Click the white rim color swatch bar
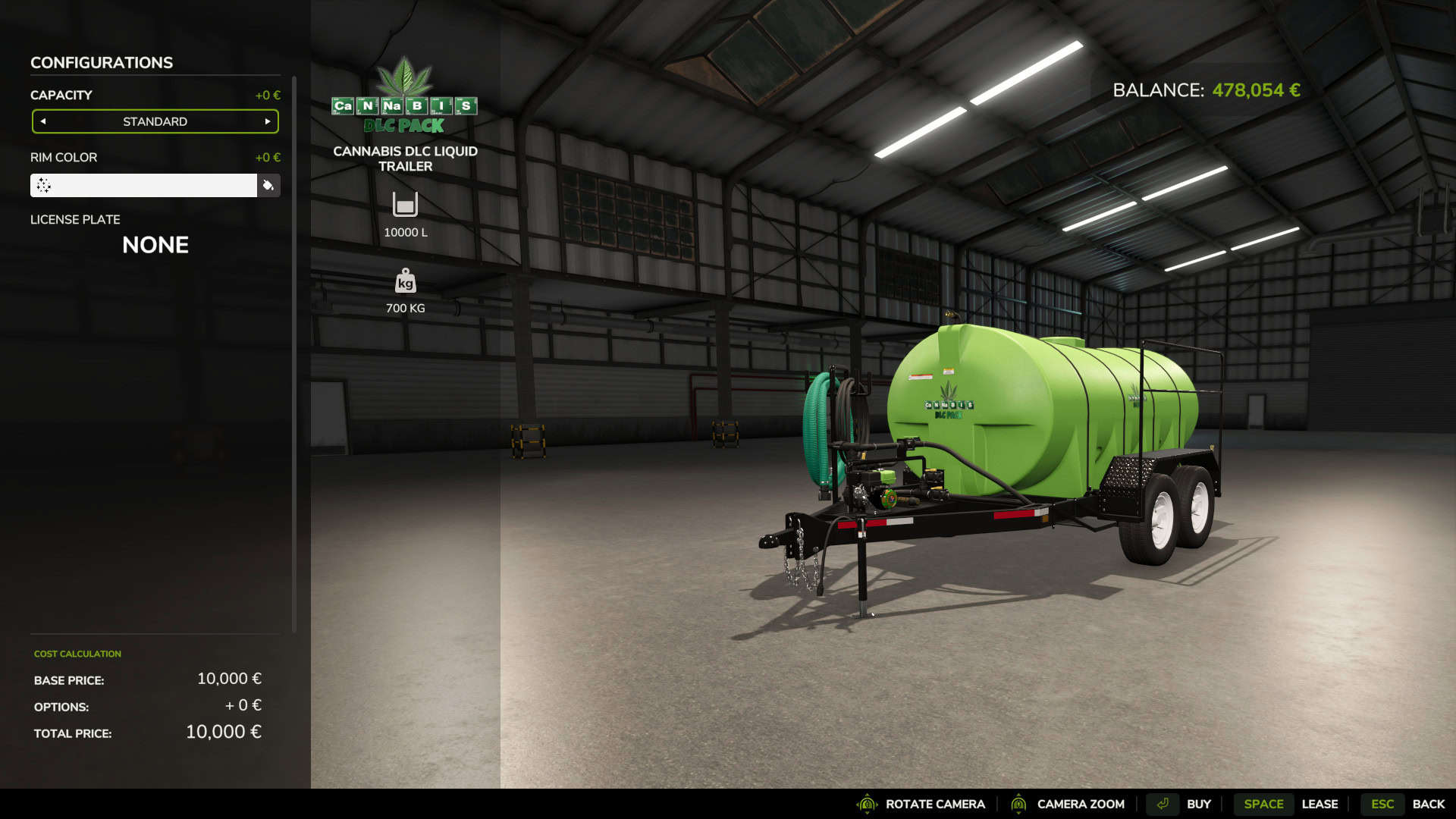Screen dimensions: 1456x819 click(144, 185)
